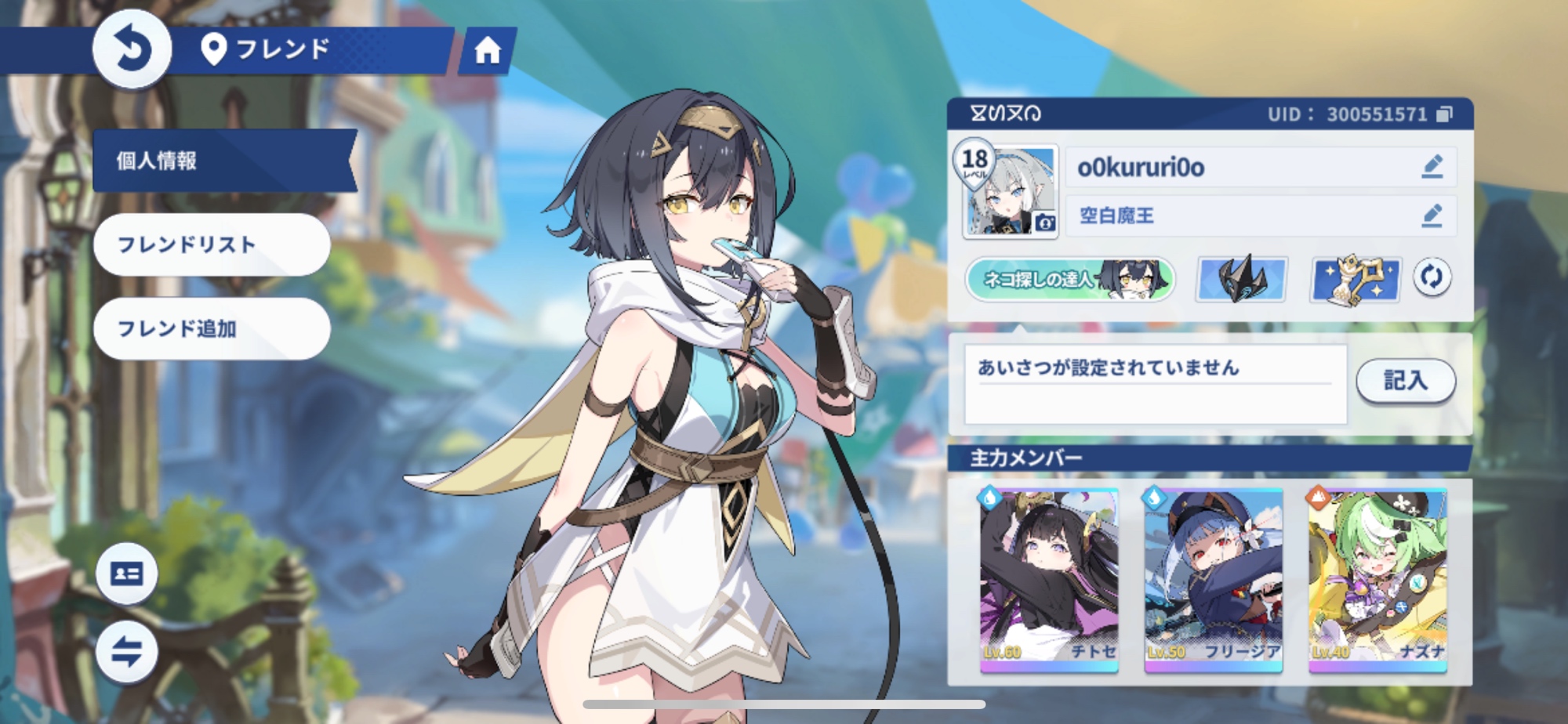1568x724 pixels.
Task: Click the 記入 button to write greeting
Action: tap(1405, 381)
